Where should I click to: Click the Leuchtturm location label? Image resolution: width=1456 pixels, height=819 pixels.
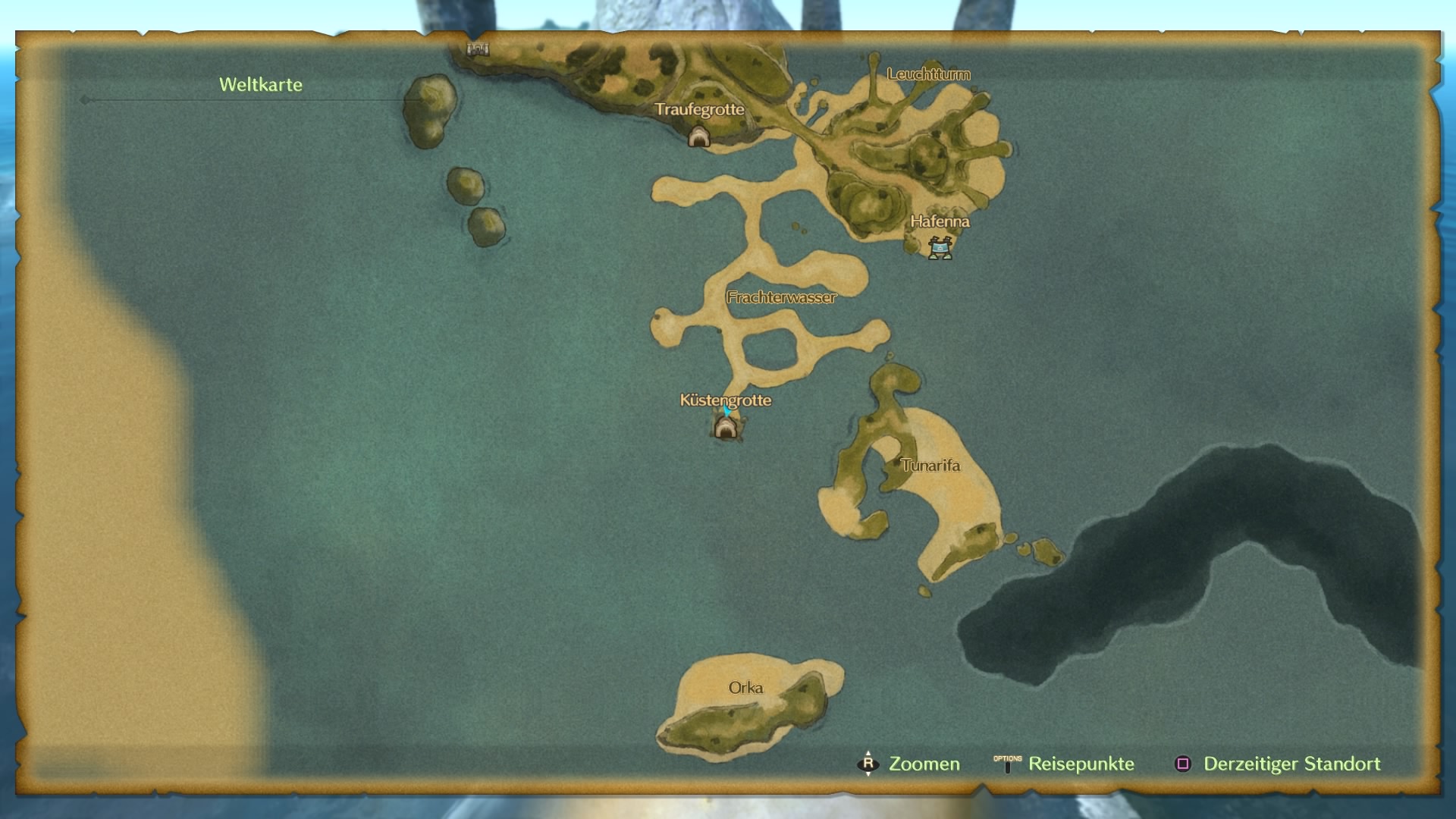[x=928, y=74]
